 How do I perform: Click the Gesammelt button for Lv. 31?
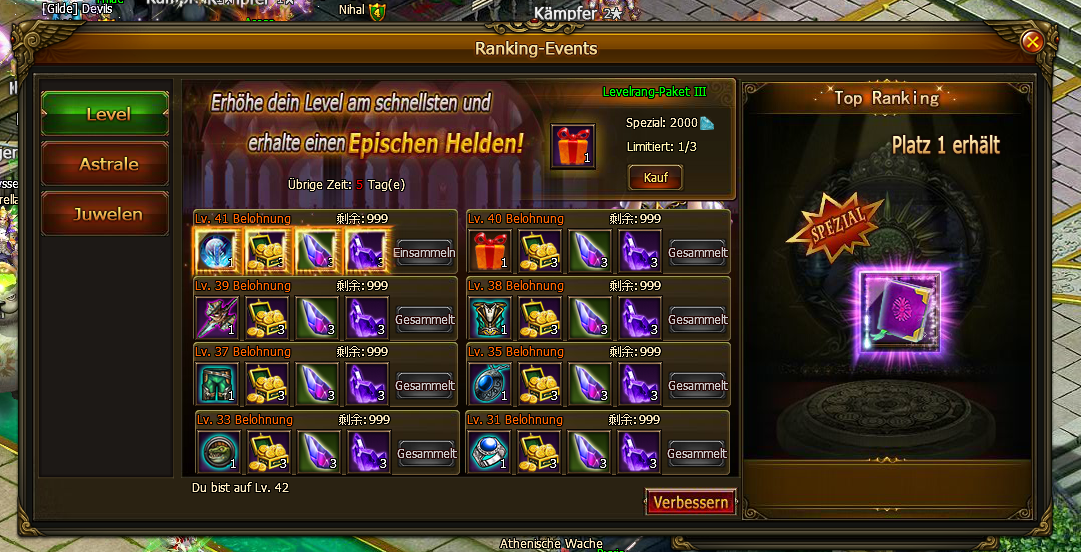coord(697,454)
